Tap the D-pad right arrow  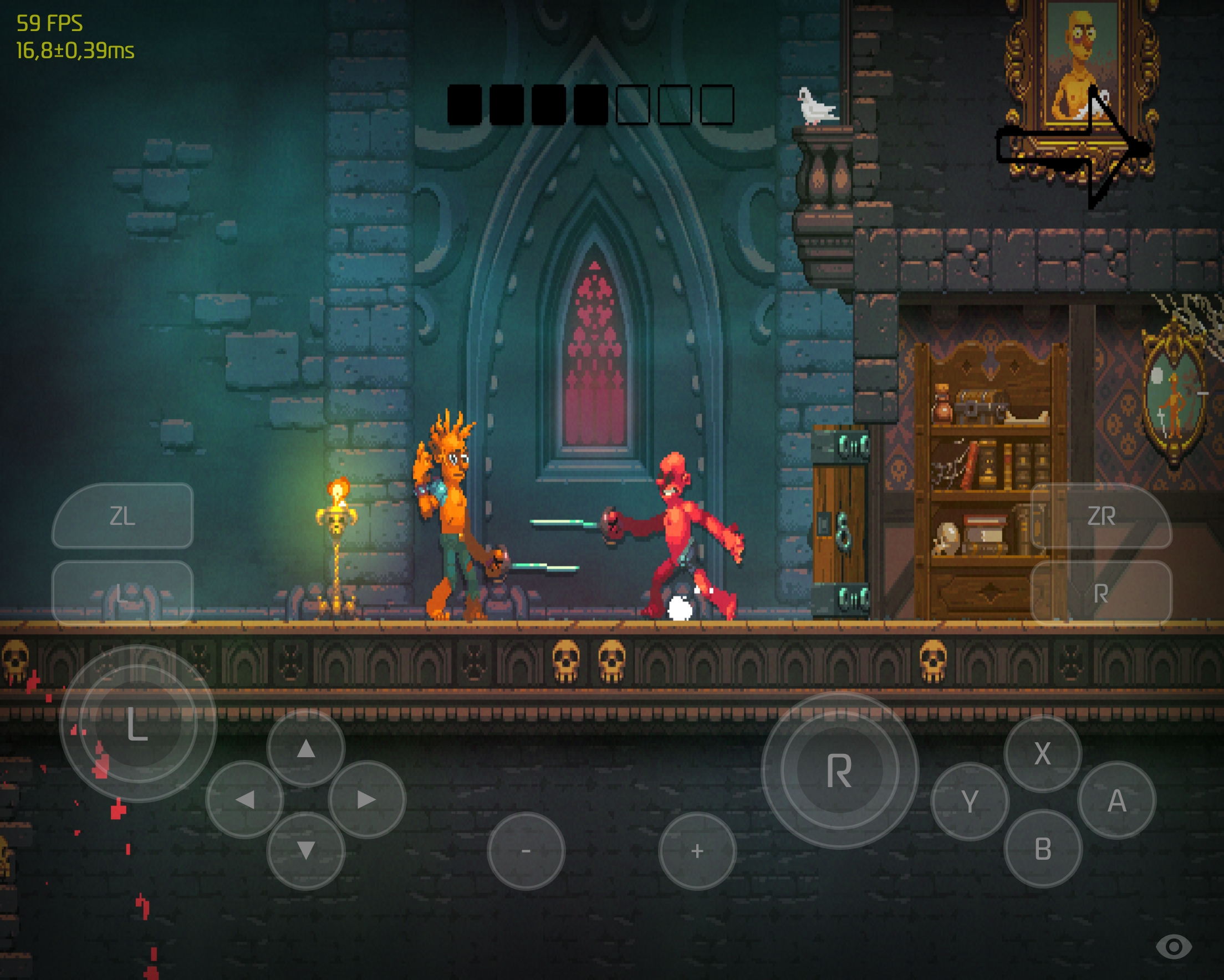[367, 799]
